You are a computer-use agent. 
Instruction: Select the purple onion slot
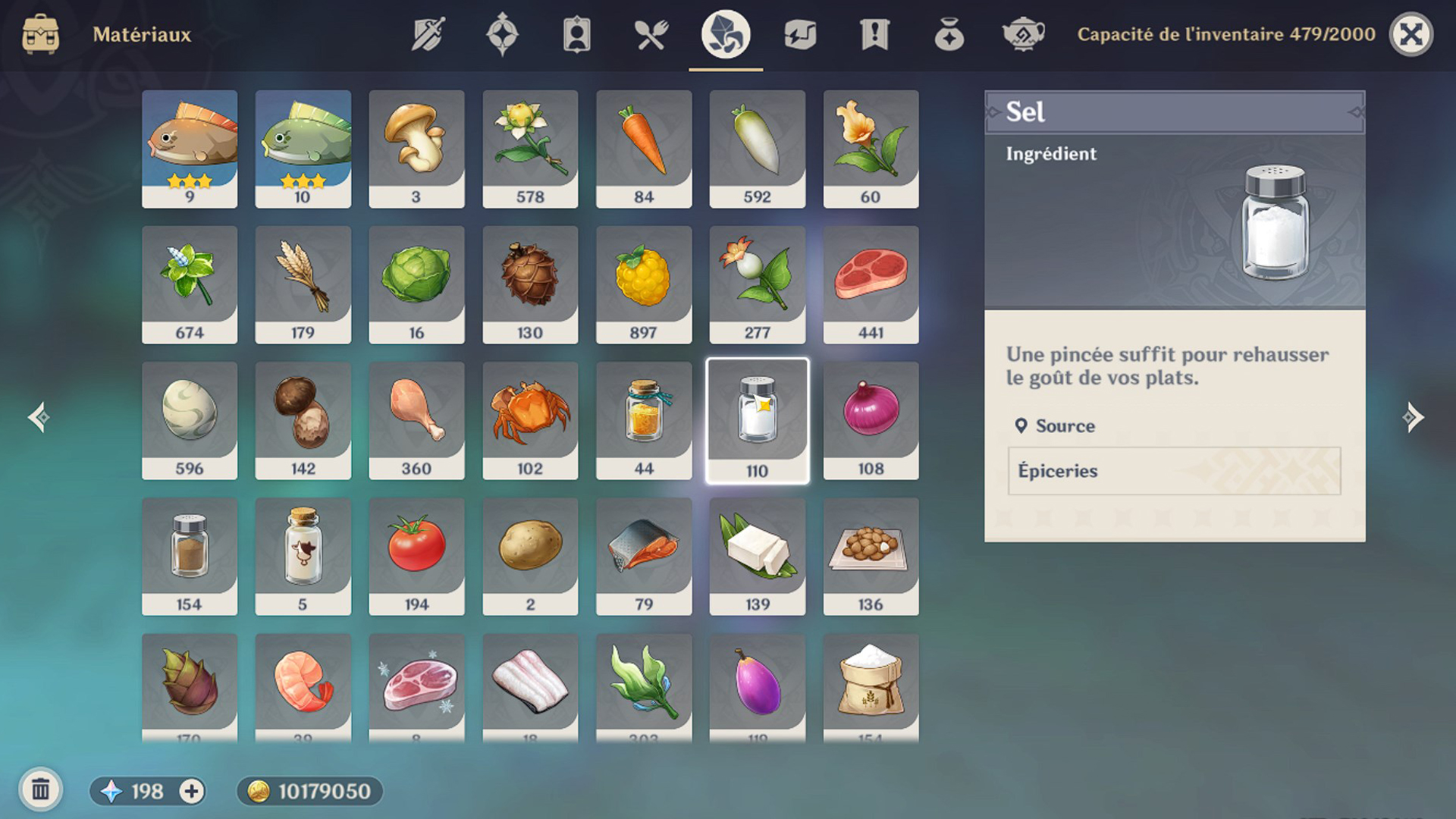pyautogui.click(x=871, y=420)
